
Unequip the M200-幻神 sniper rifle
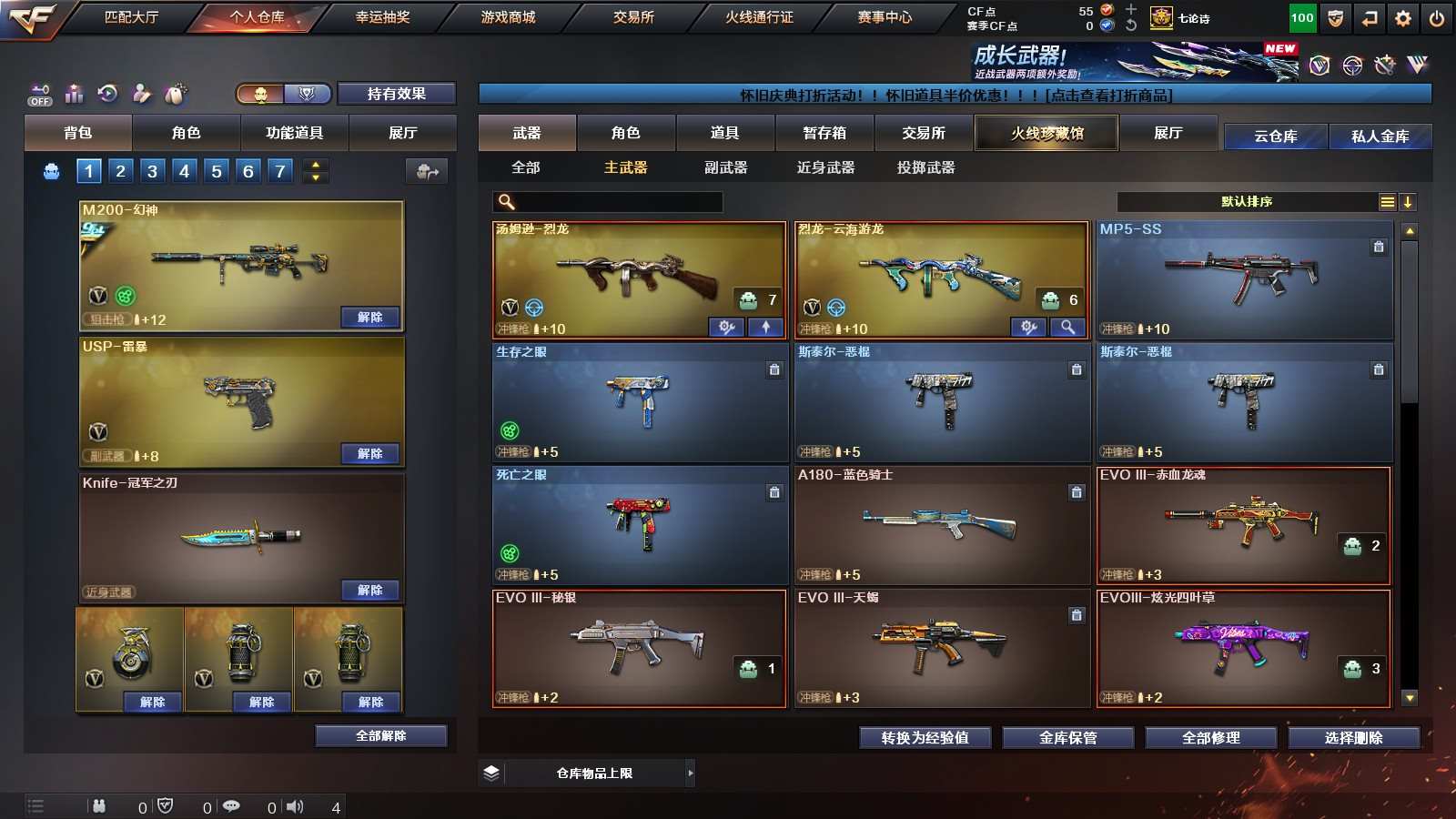[369, 318]
